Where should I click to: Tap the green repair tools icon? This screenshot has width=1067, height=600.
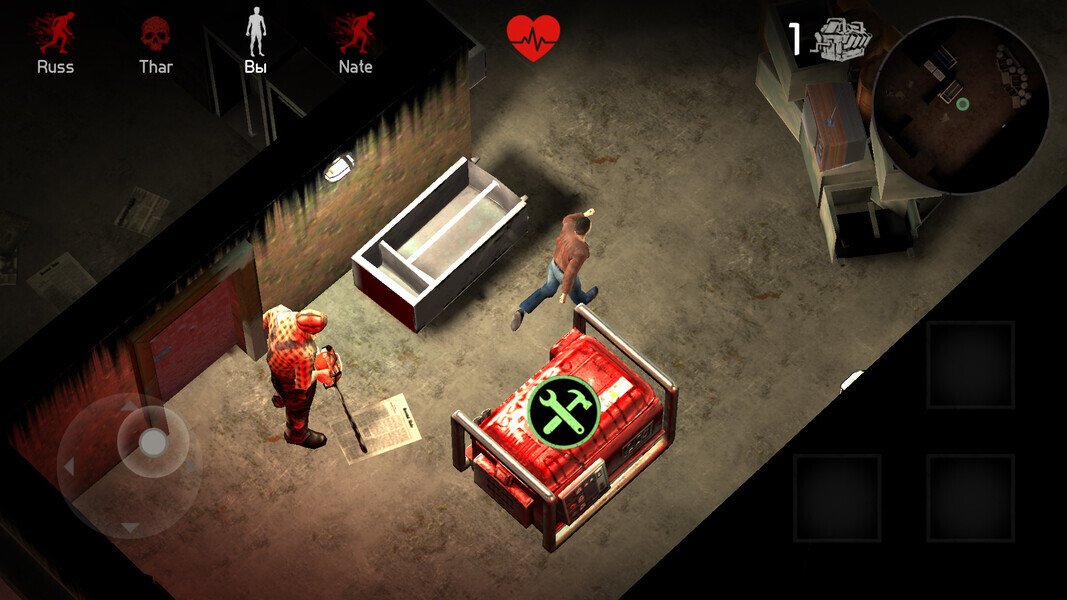[563, 411]
